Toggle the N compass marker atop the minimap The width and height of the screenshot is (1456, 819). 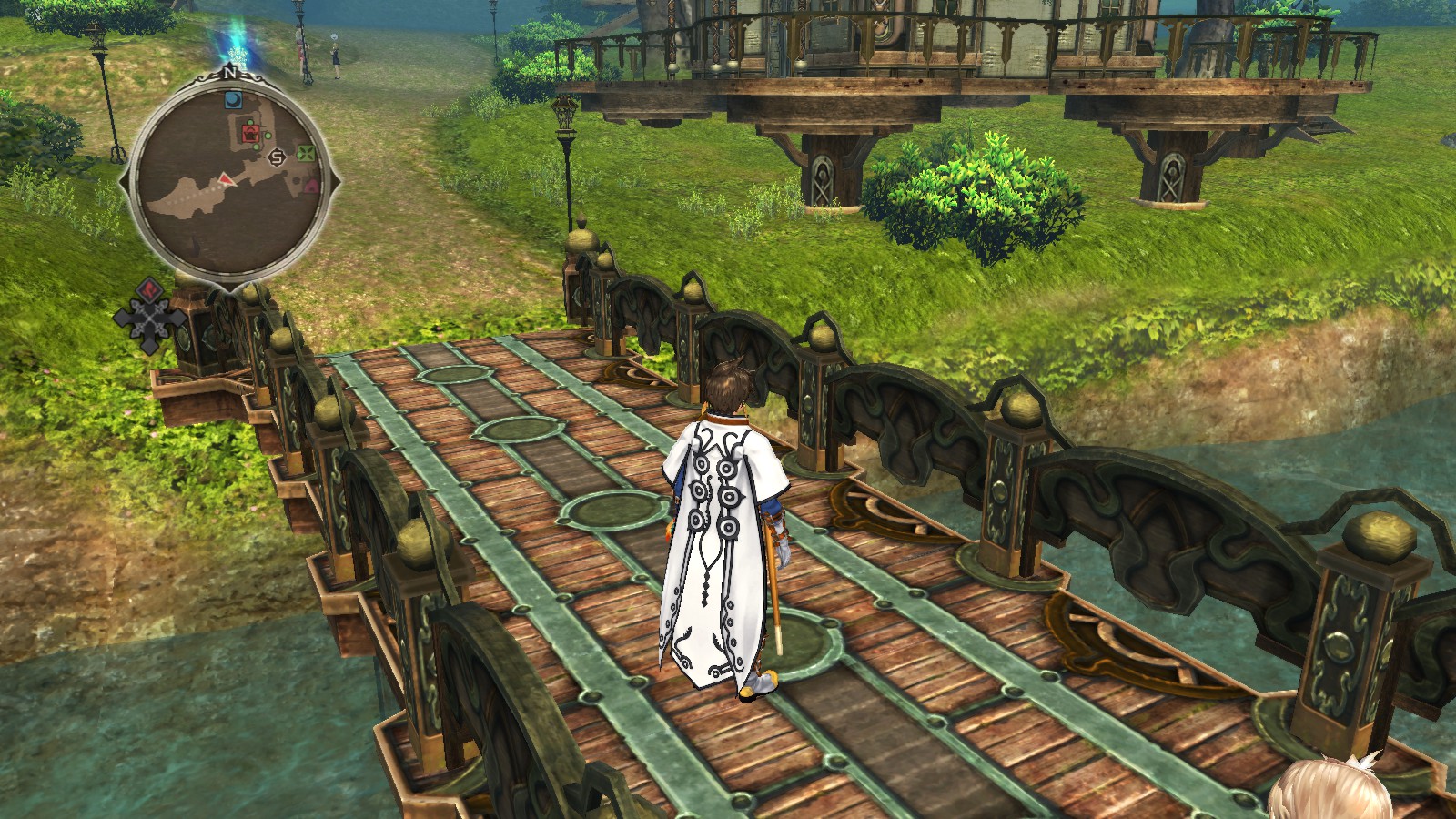coord(231,75)
